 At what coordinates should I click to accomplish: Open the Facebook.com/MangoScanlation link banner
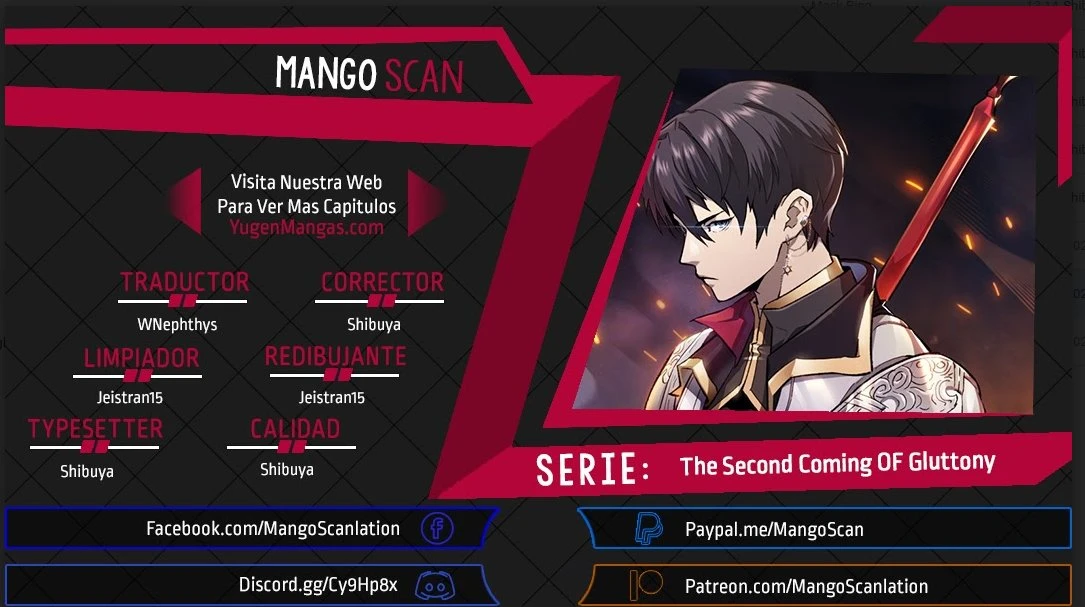coord(273,529)
